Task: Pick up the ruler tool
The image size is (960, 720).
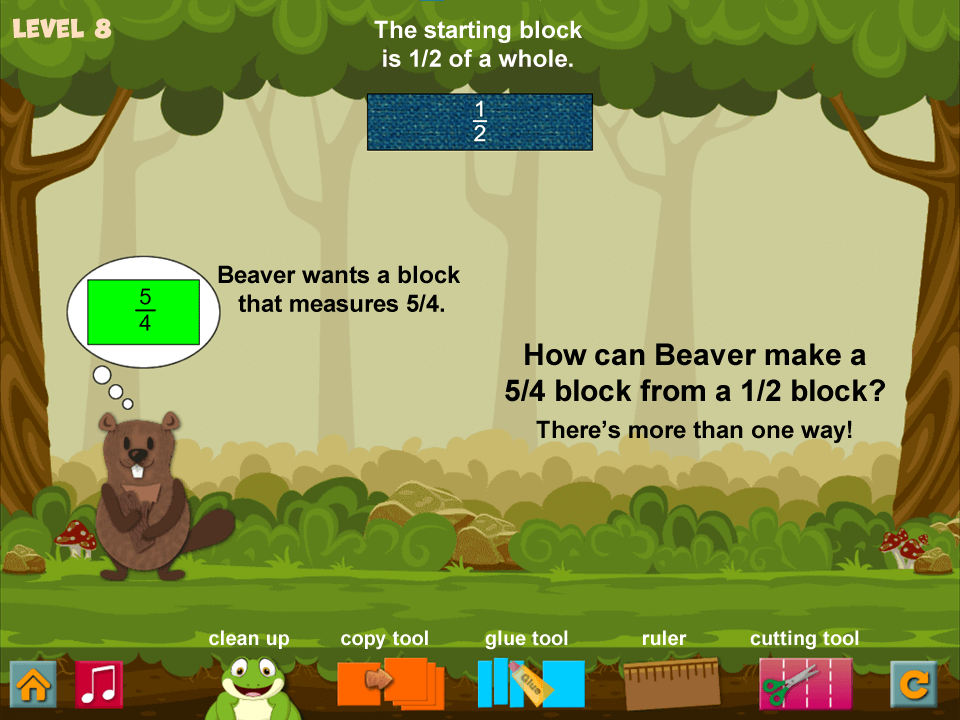Action: coord(671,683)
